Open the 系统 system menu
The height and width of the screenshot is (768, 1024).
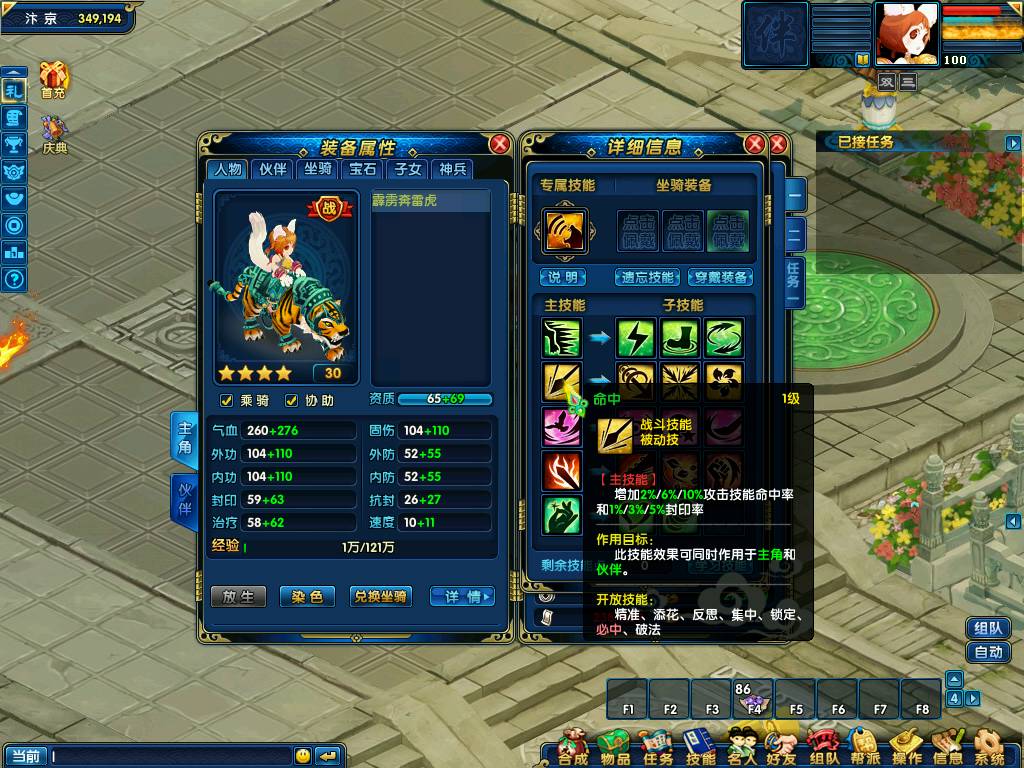989,747
